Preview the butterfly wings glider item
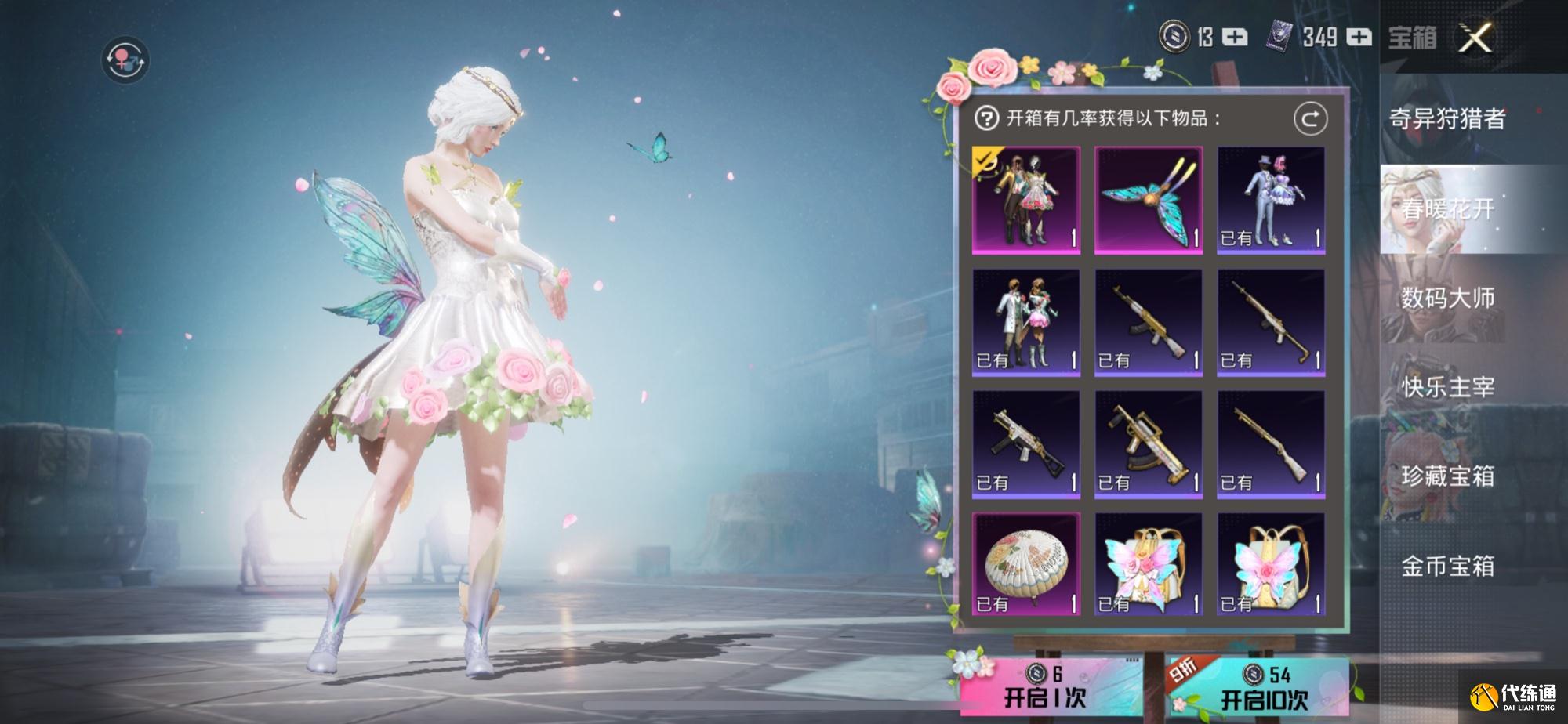 tap(1149, 201)
